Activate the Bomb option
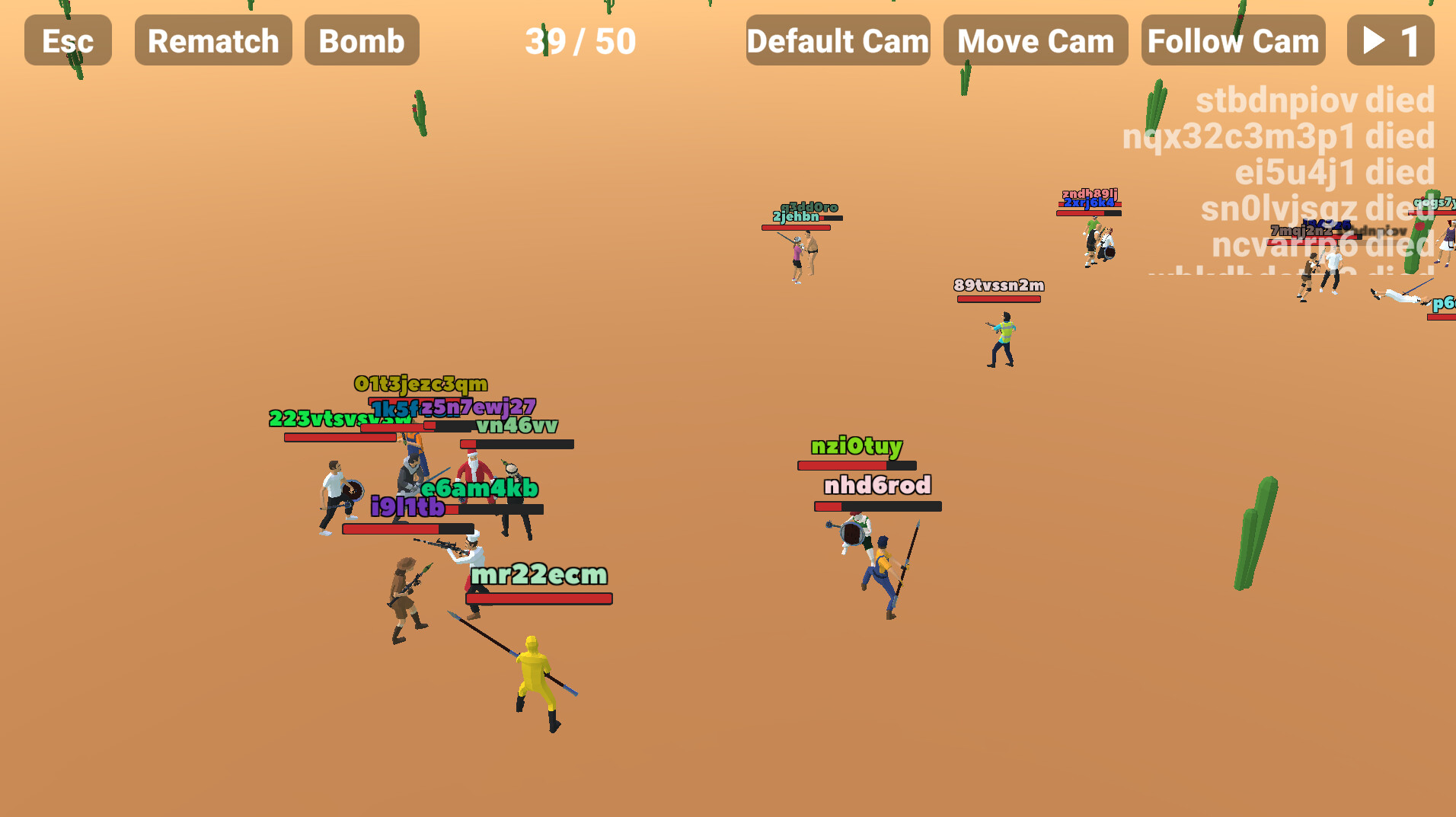Image resolution: width=1456 pixels, height=817 pixels. pyautogui.click(x=362, y=40)
